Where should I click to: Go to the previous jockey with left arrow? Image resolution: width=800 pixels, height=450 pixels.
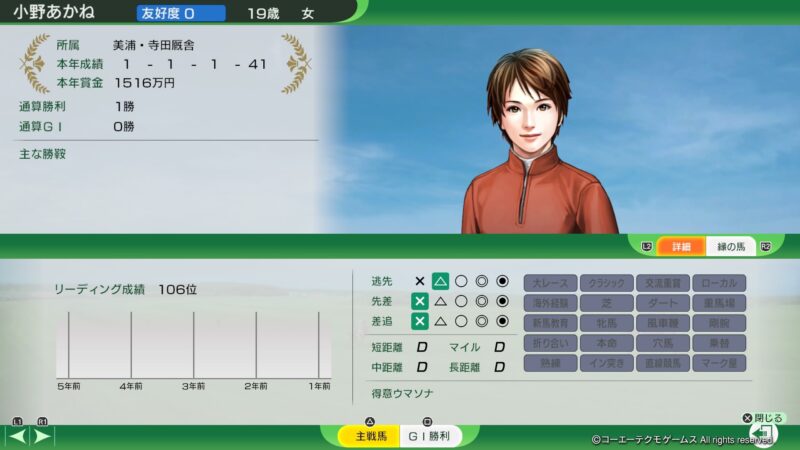pos(17,437)
